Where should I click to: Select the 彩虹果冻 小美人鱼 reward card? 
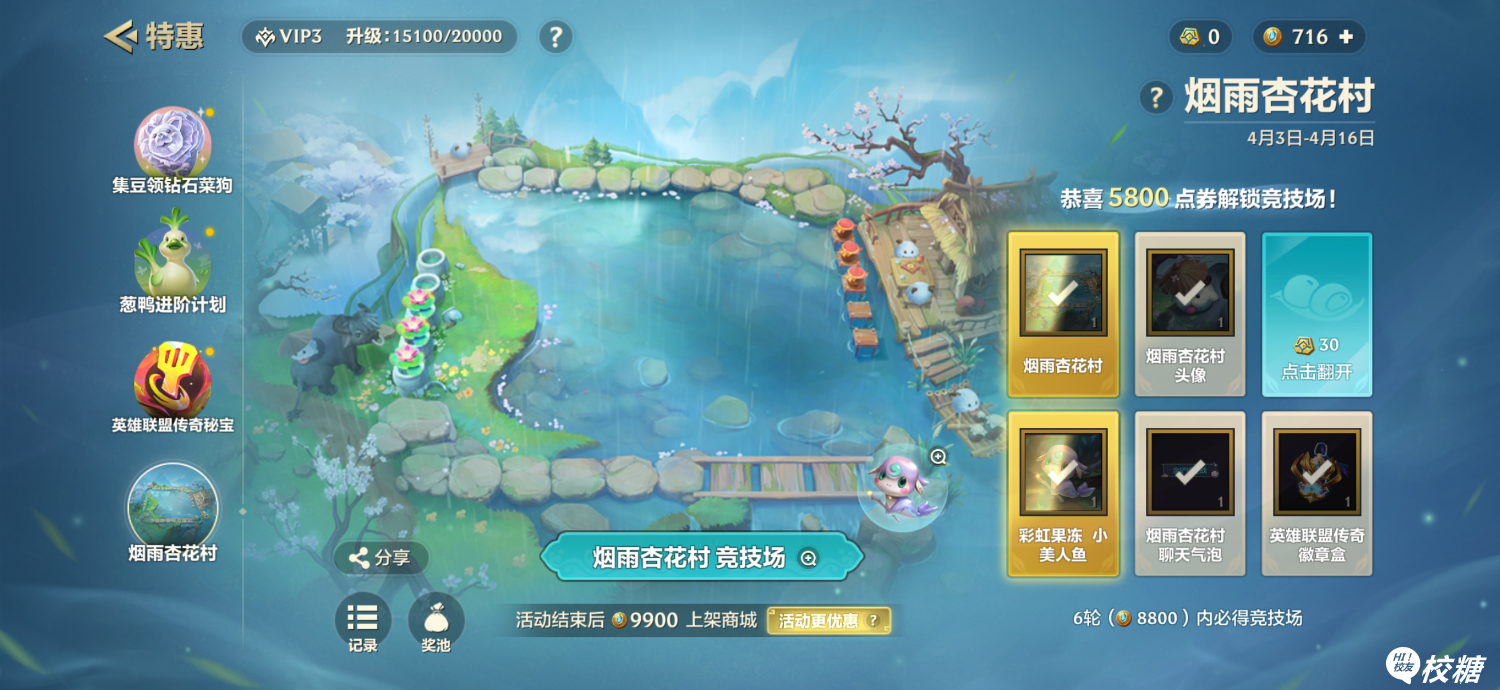click(1063, 493)
